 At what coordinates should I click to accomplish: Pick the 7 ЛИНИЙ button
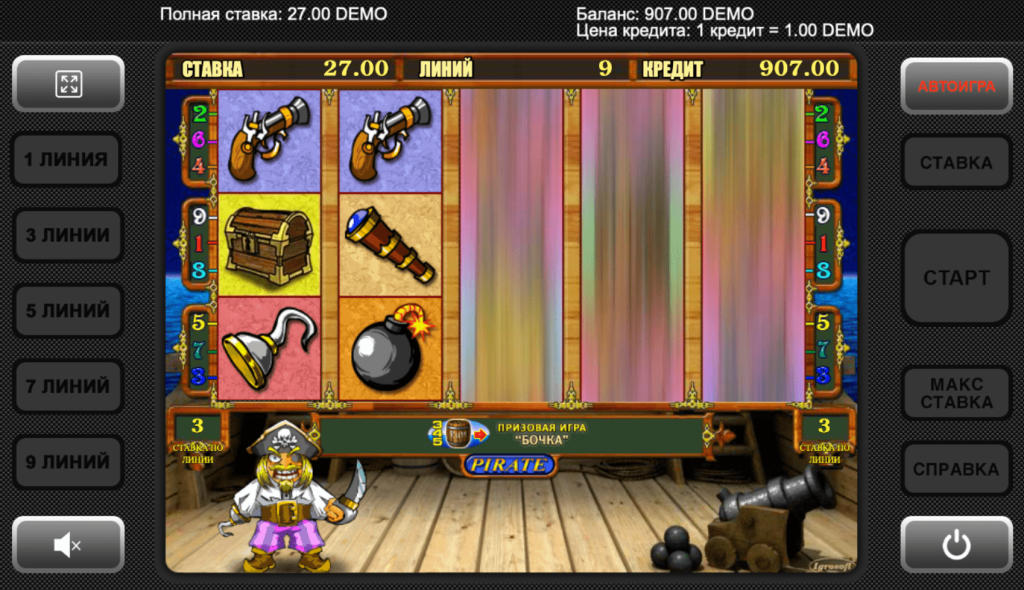(68, 387)
